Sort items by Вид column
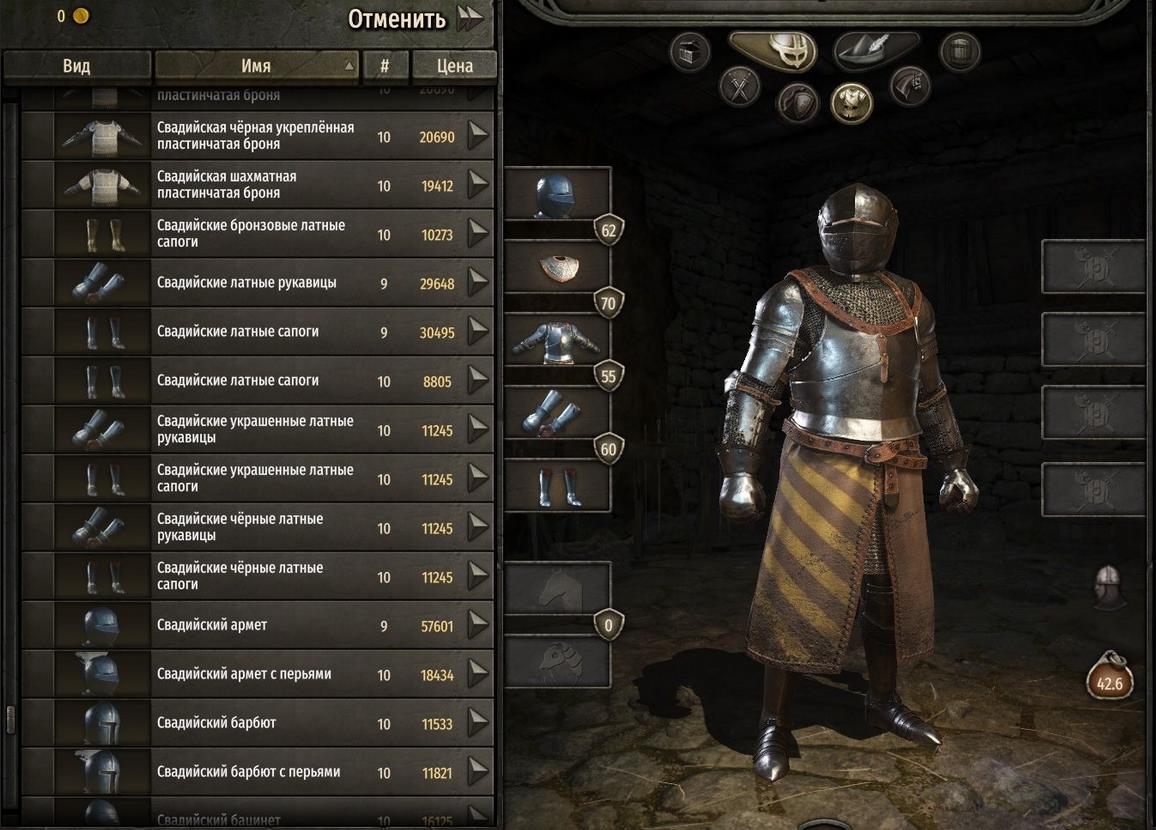This screenshot has width=1156, height=830. pyautogui.click(x=76, y=66)
